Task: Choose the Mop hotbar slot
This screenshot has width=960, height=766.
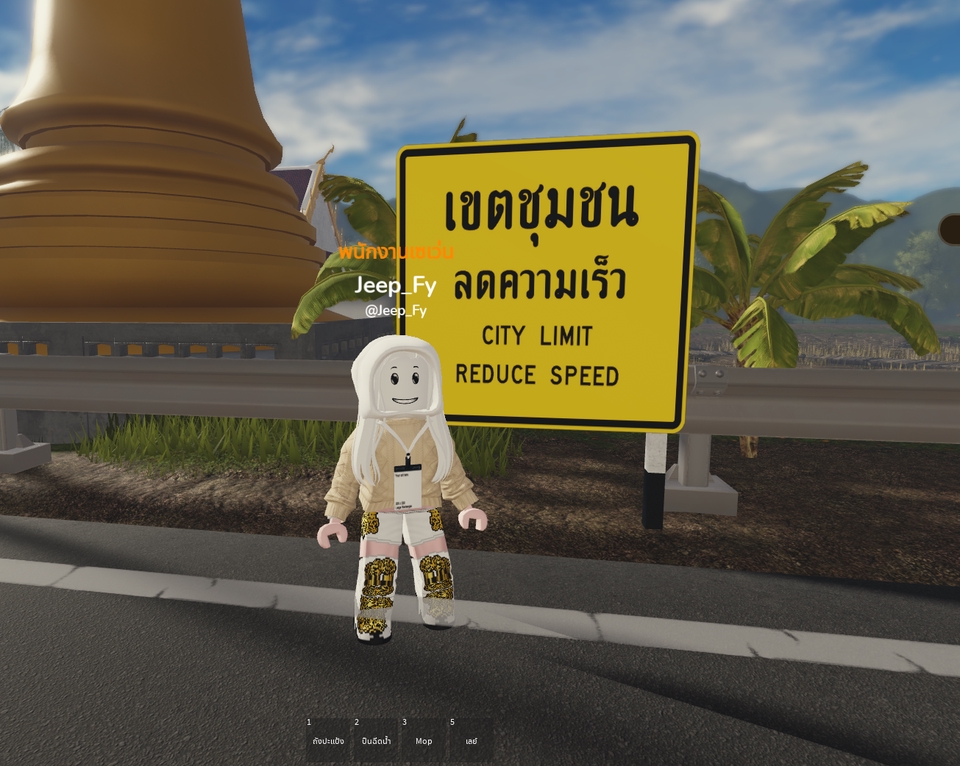Action: click(424, 739)
